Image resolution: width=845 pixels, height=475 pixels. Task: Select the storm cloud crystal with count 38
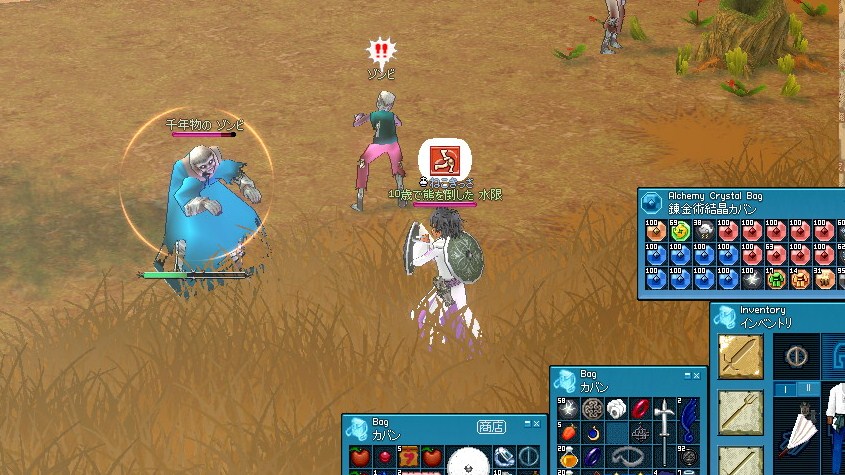click(703, 232)
